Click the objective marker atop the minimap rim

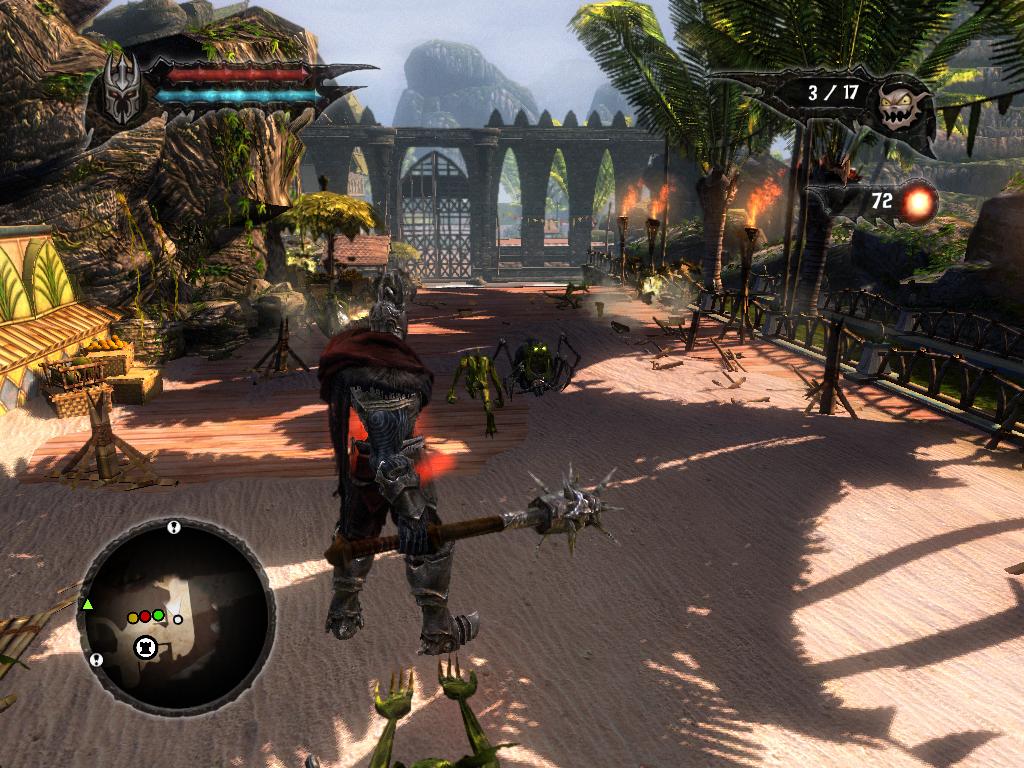point(174,527)
